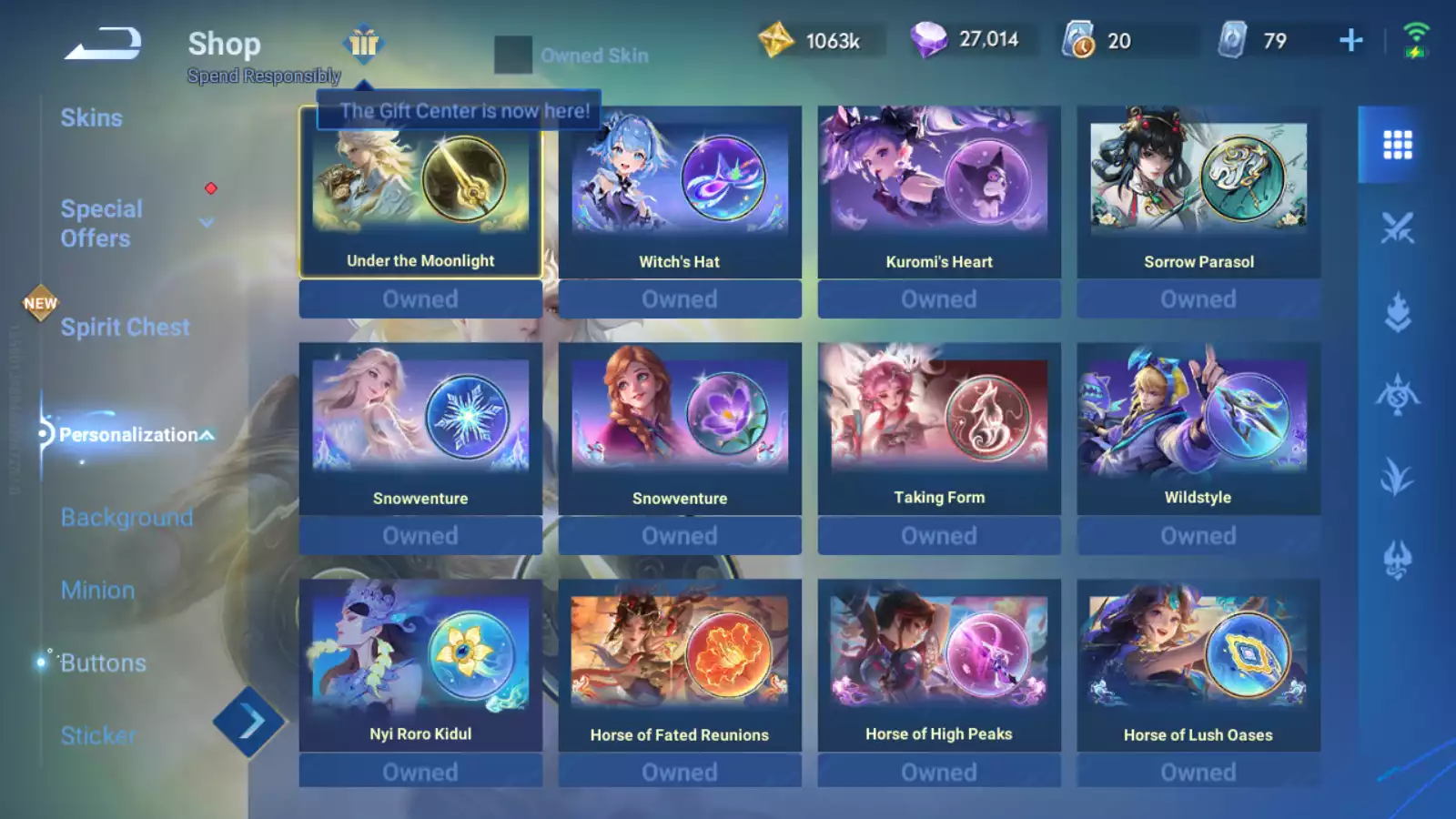The image size is (1456, 819).
Task: Pick the Sorrow Parasol item card
Action: click(x=1198, y=192)
